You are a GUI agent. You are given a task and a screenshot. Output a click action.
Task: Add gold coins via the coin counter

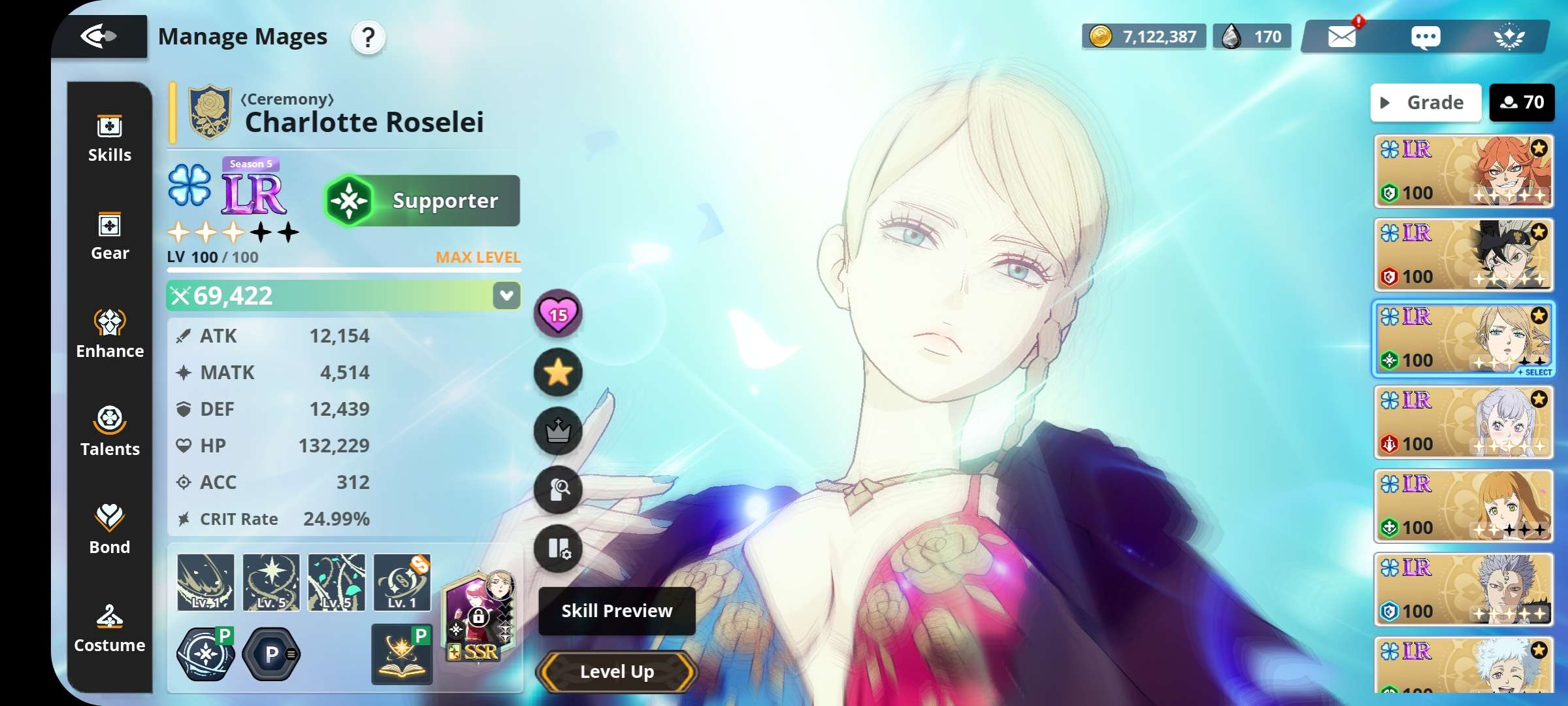[1144, 37]
